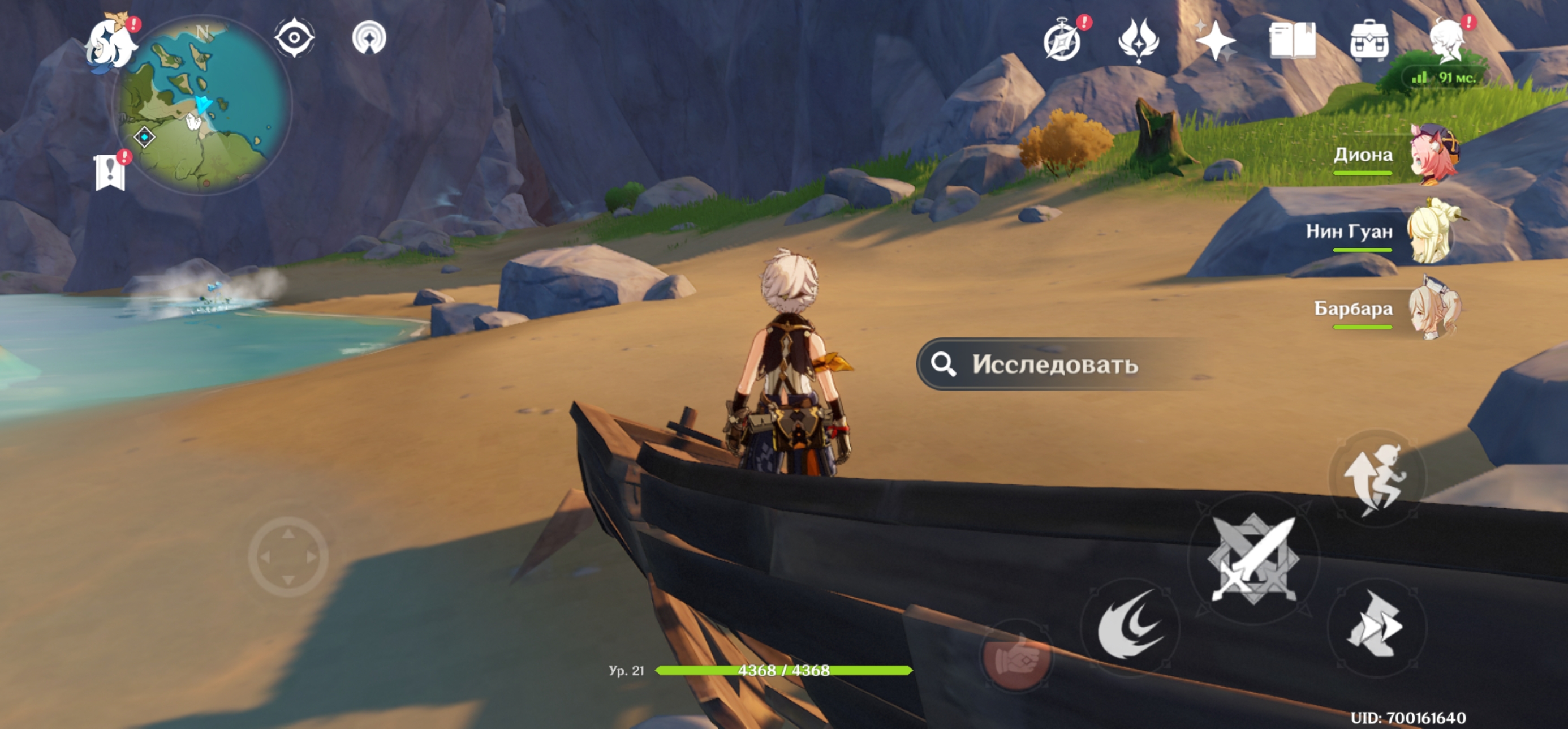Viewport: 1568px width, 729px height.
Task: Tap the Исследовать investigate prompt
Action: pyautogui.click(x=1054, y=364)
